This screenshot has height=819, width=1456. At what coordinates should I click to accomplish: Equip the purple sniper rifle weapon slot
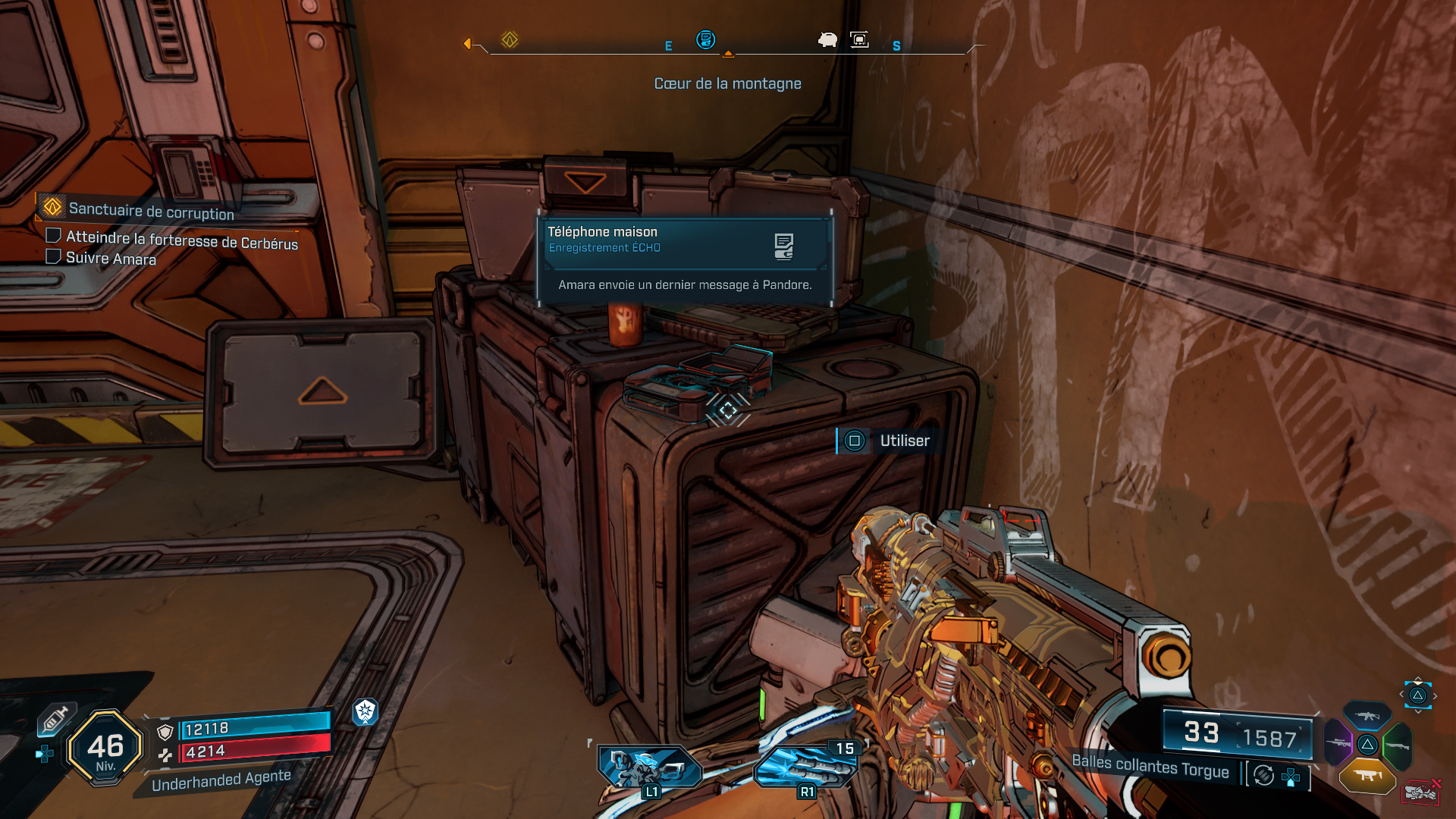1338,743
